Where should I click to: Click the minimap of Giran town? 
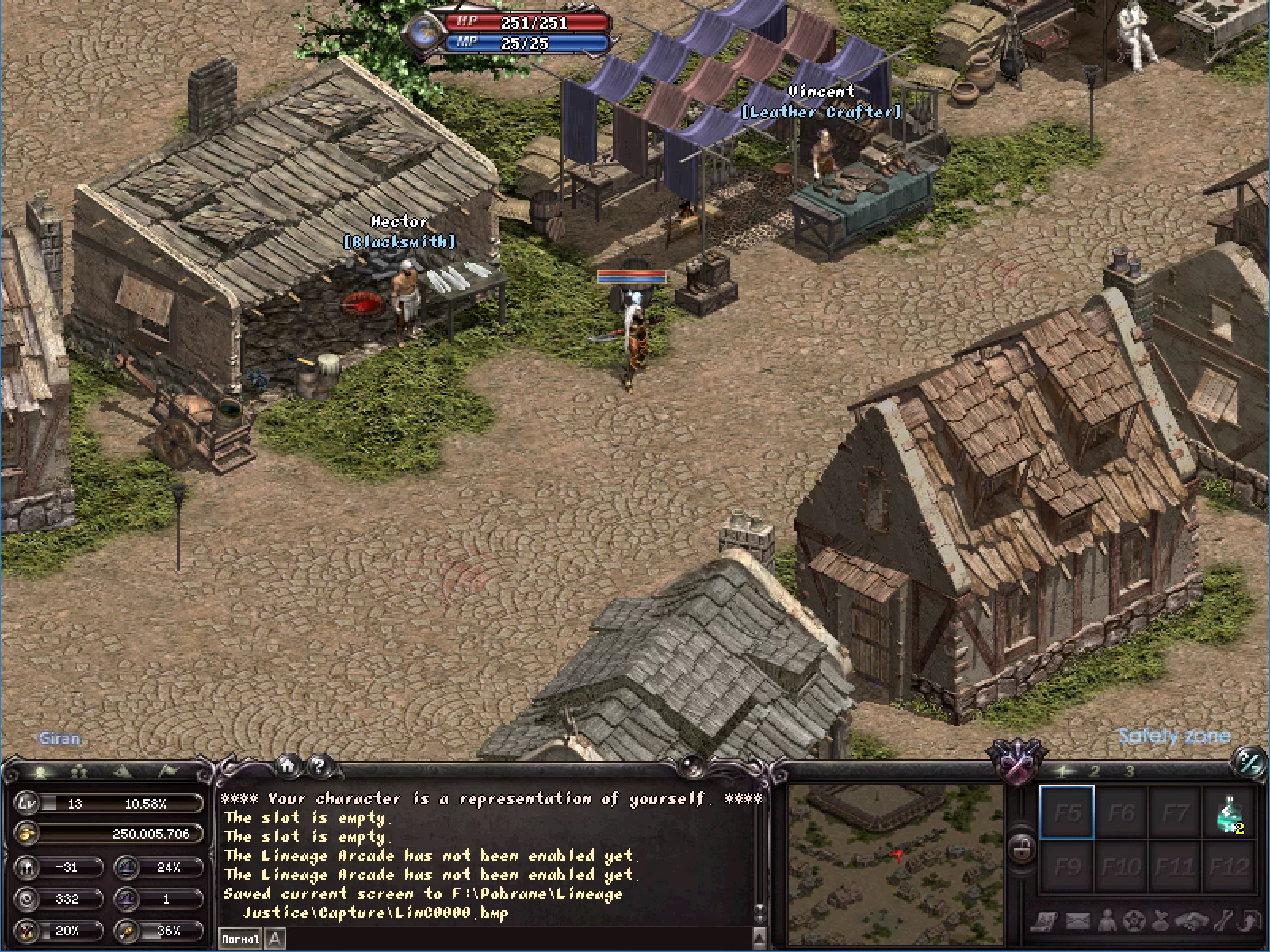(x=895, y=862)
